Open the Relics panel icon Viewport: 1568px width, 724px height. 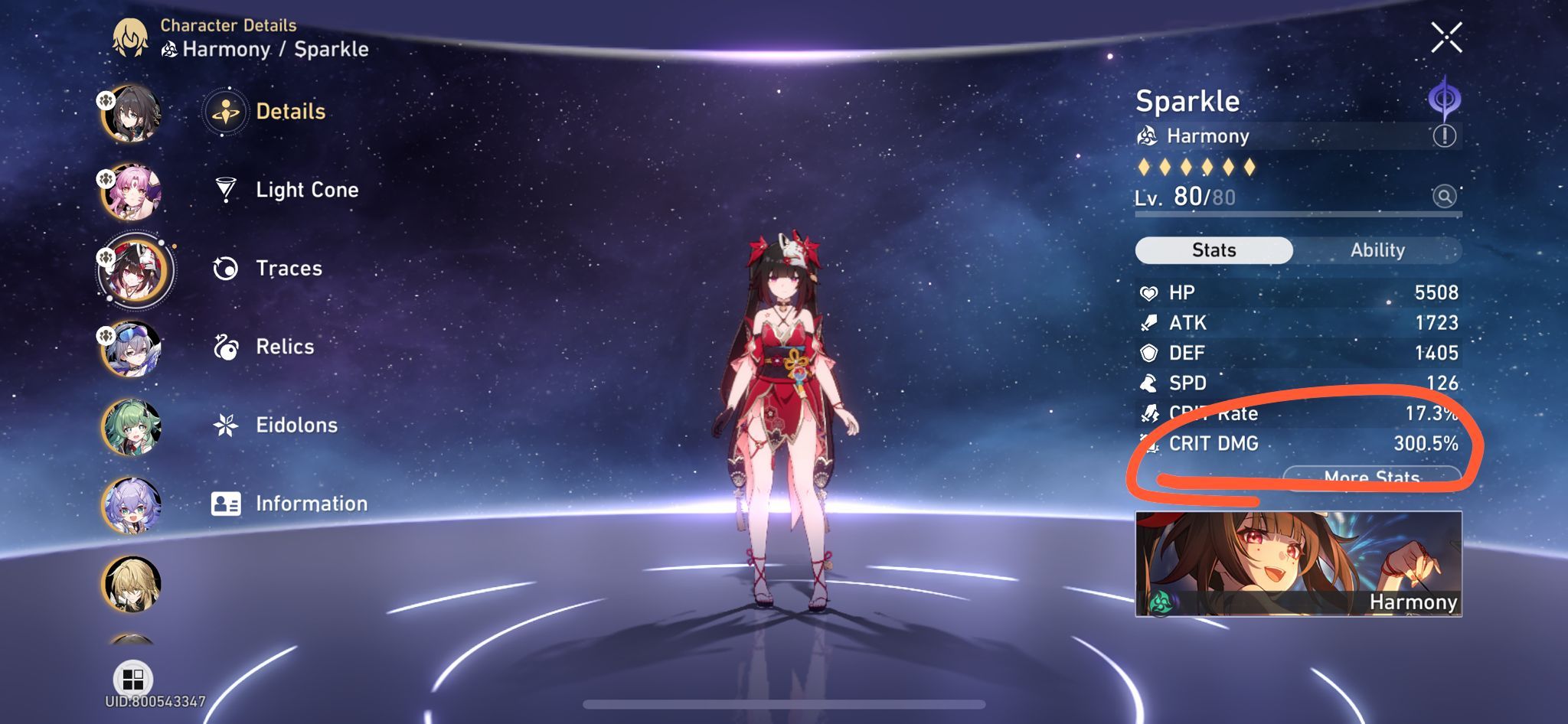pyautogui.click(x=224, y=347)
